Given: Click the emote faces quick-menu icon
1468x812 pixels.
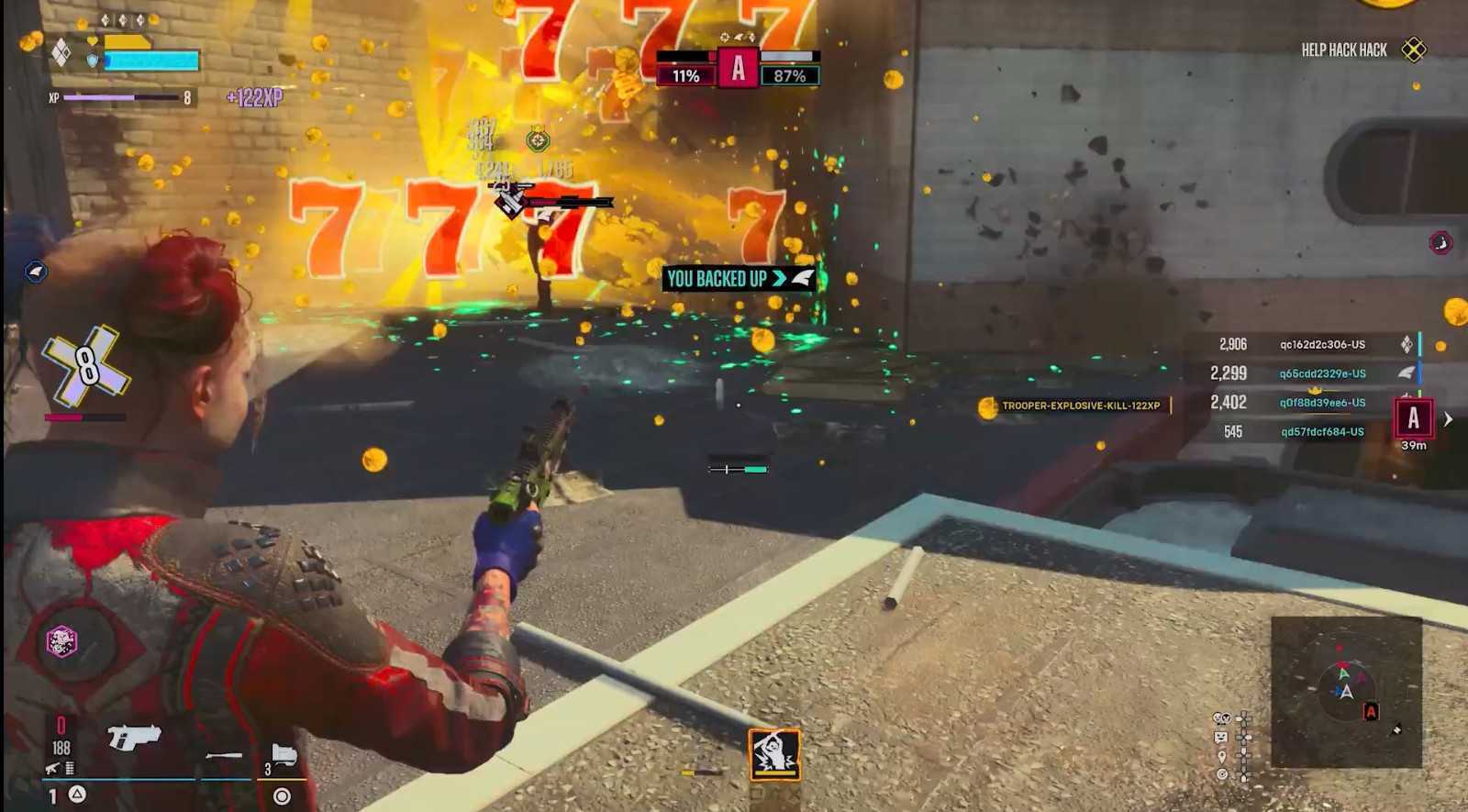Looking at the screenshot, I should point(1221,718).
